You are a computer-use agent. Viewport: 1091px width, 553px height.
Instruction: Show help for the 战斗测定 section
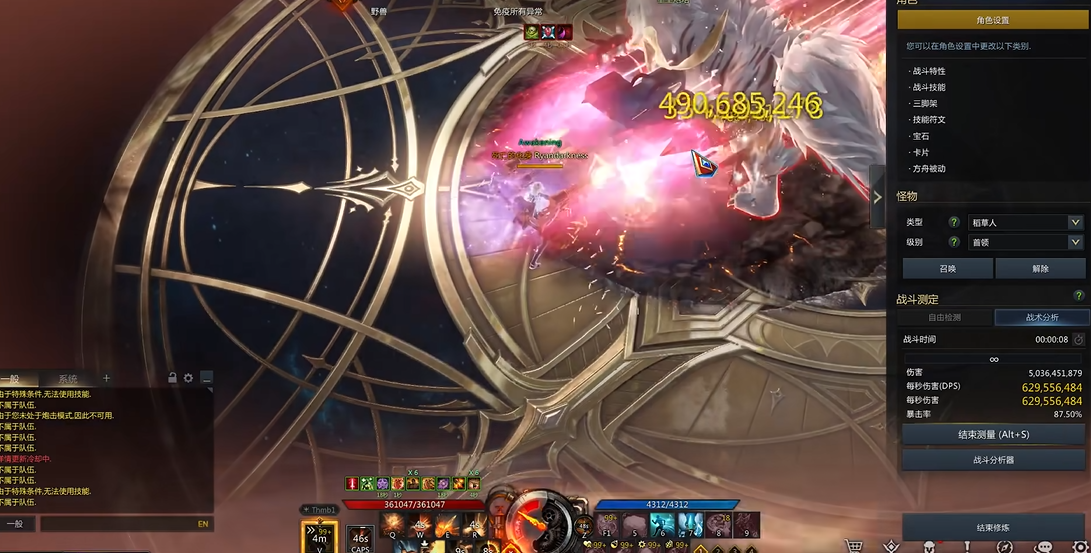coord(1078,296)
